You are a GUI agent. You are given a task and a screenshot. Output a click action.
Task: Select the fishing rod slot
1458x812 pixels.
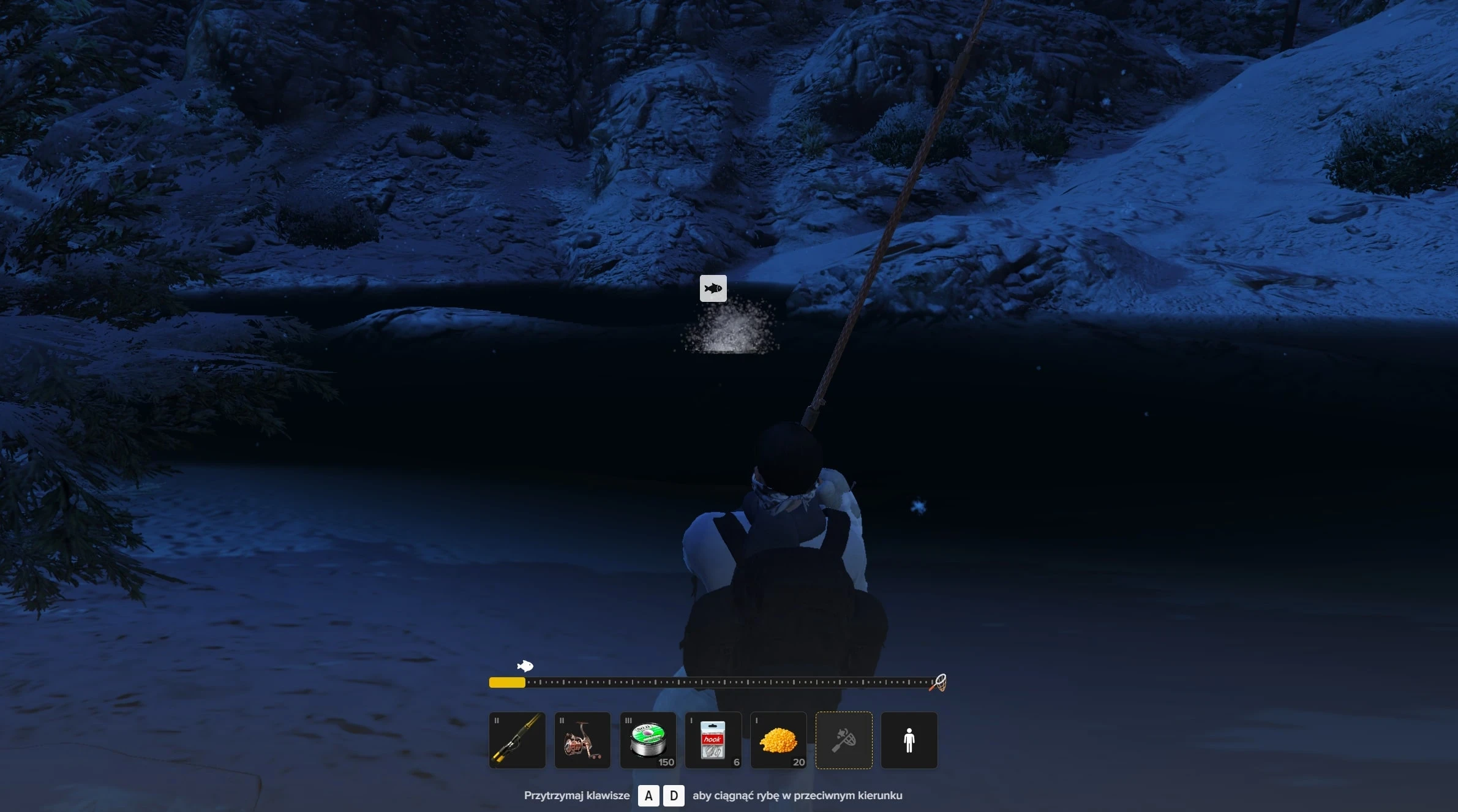517,740
